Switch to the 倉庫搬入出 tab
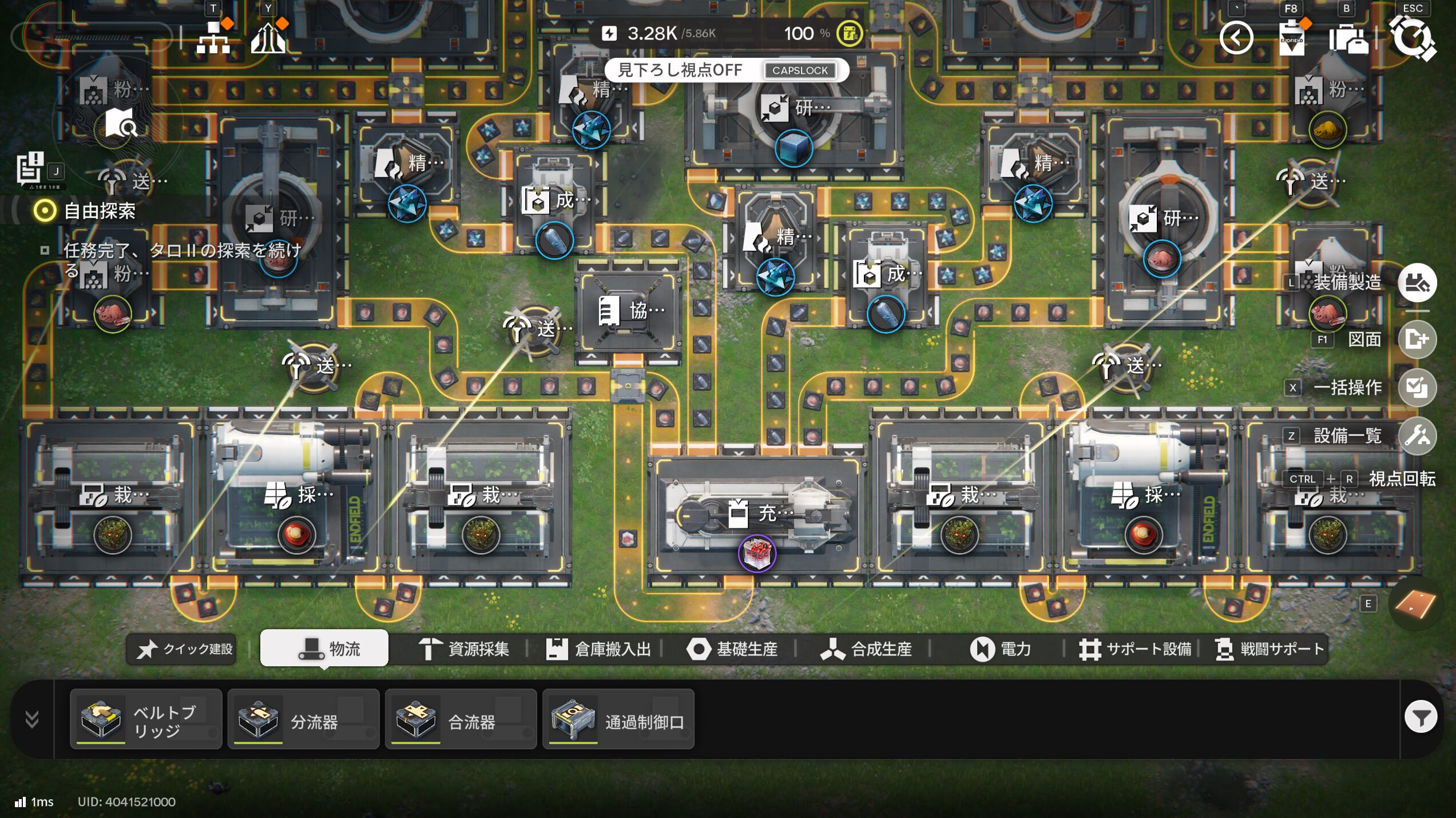This screenshot has height=818, width=1456. (x=598, y=649)
